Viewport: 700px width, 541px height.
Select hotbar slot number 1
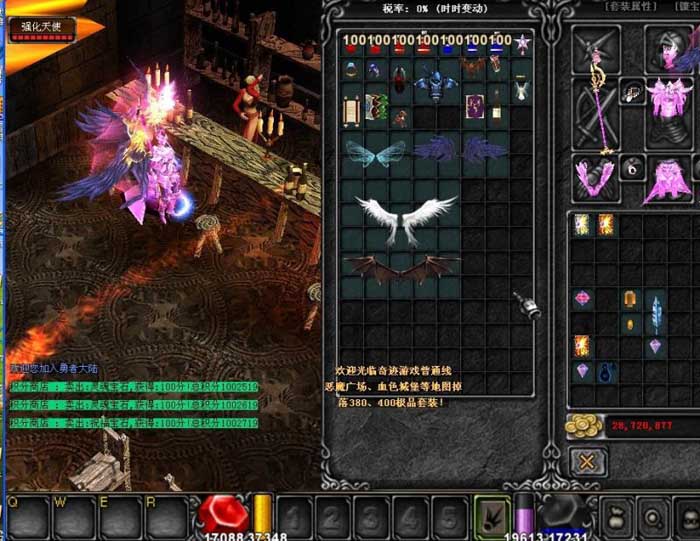tap(293, 517)
